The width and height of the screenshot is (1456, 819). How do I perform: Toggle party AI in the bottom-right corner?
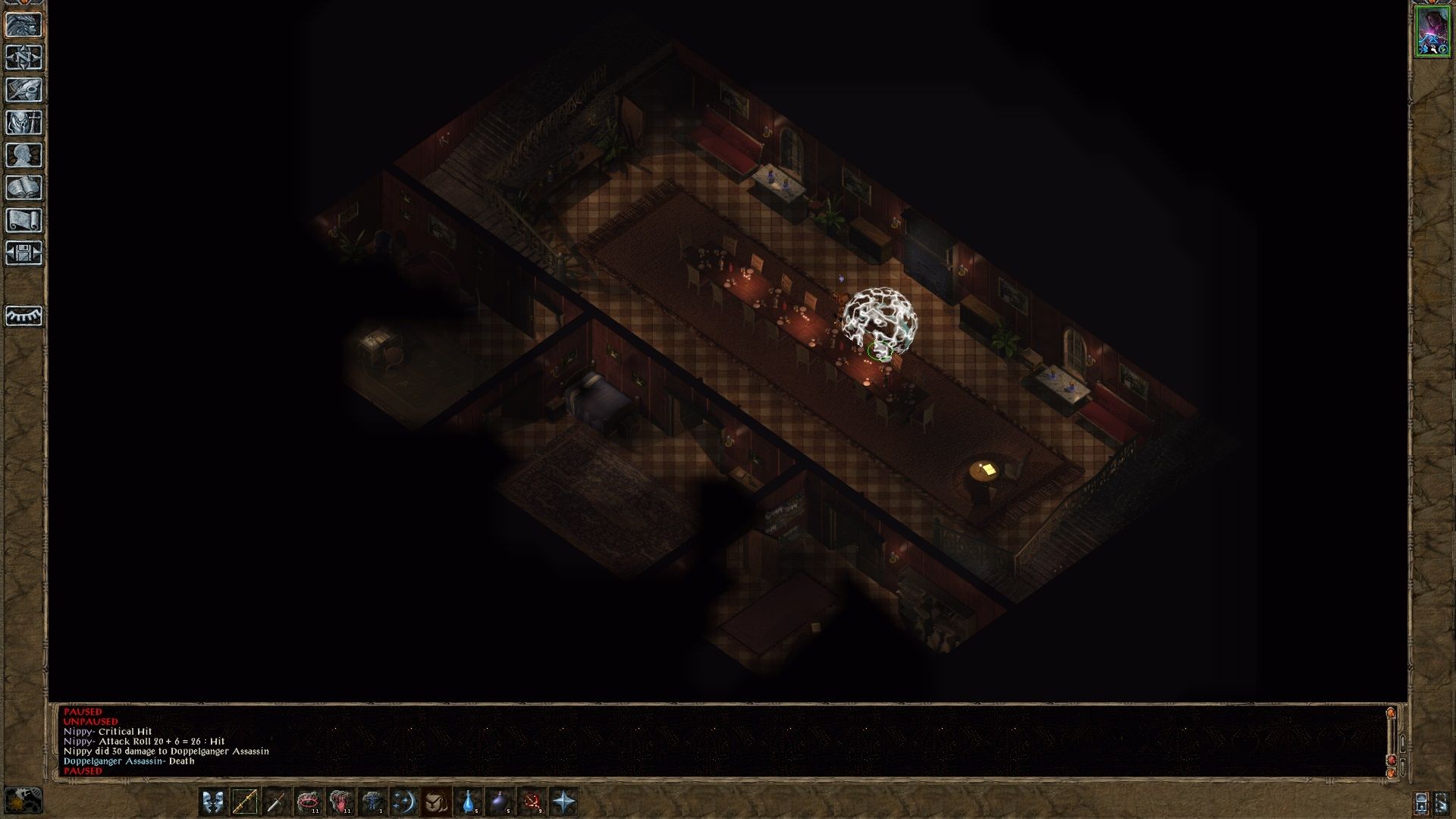pyautogui.click(x=1442, y=802)
